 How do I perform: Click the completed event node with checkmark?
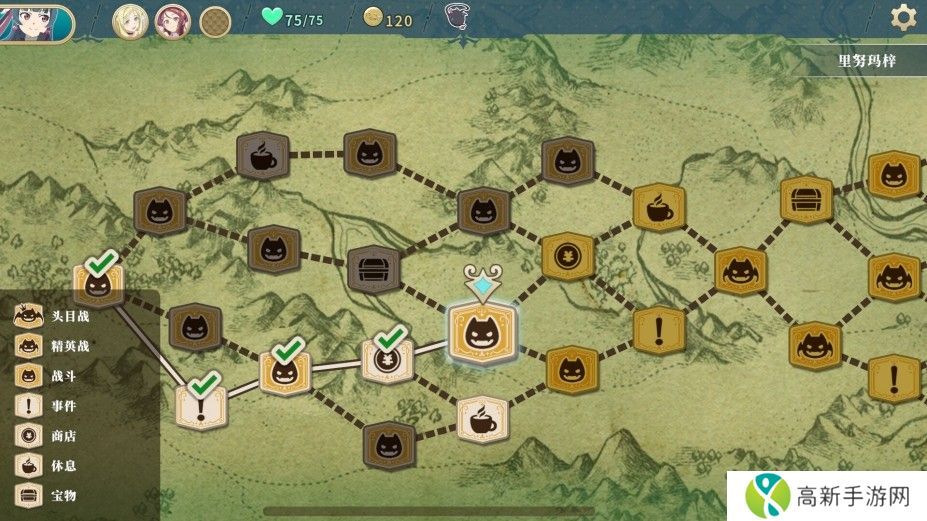tap(200, 404)
